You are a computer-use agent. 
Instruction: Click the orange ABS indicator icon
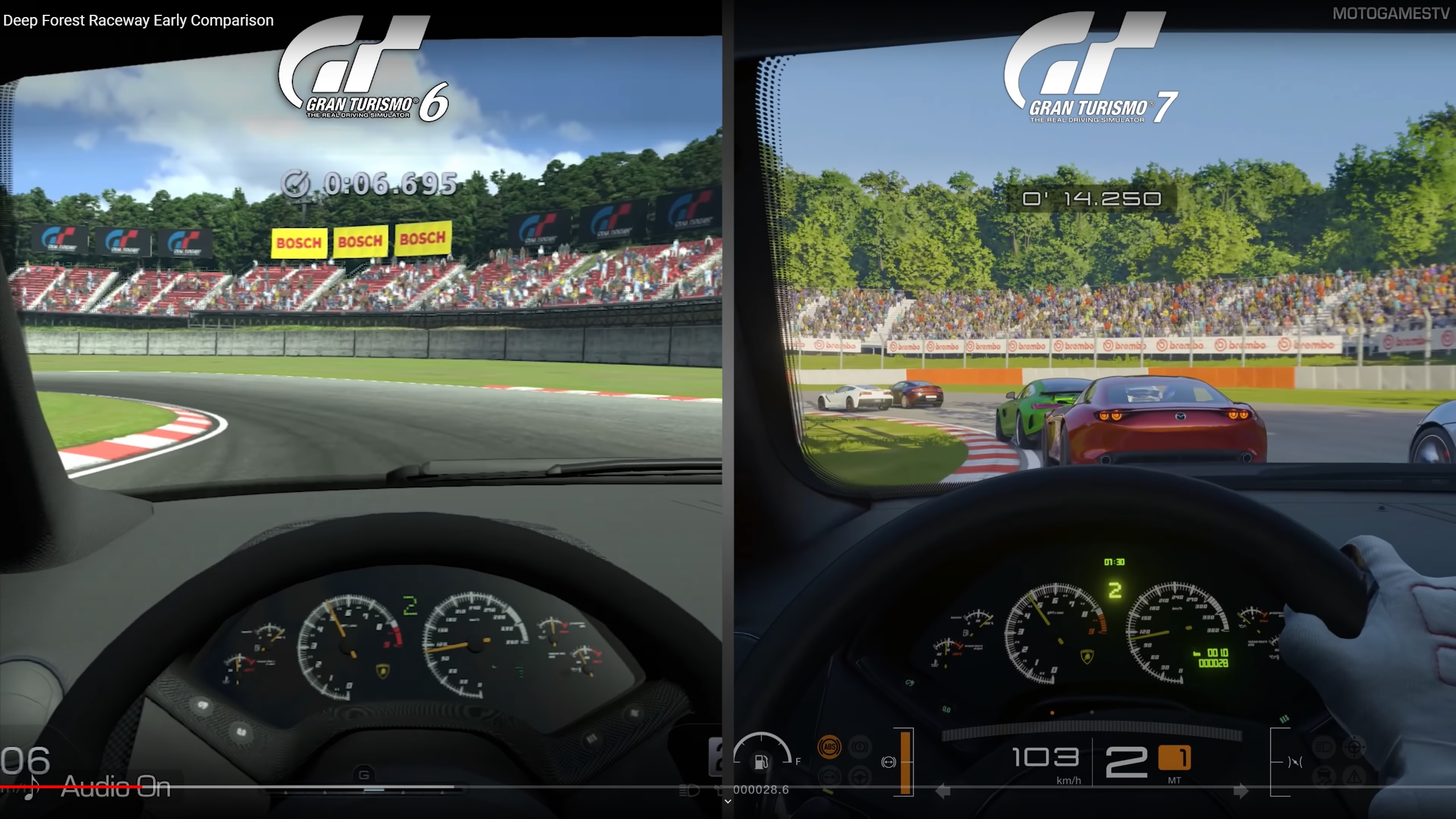[829, 747]
